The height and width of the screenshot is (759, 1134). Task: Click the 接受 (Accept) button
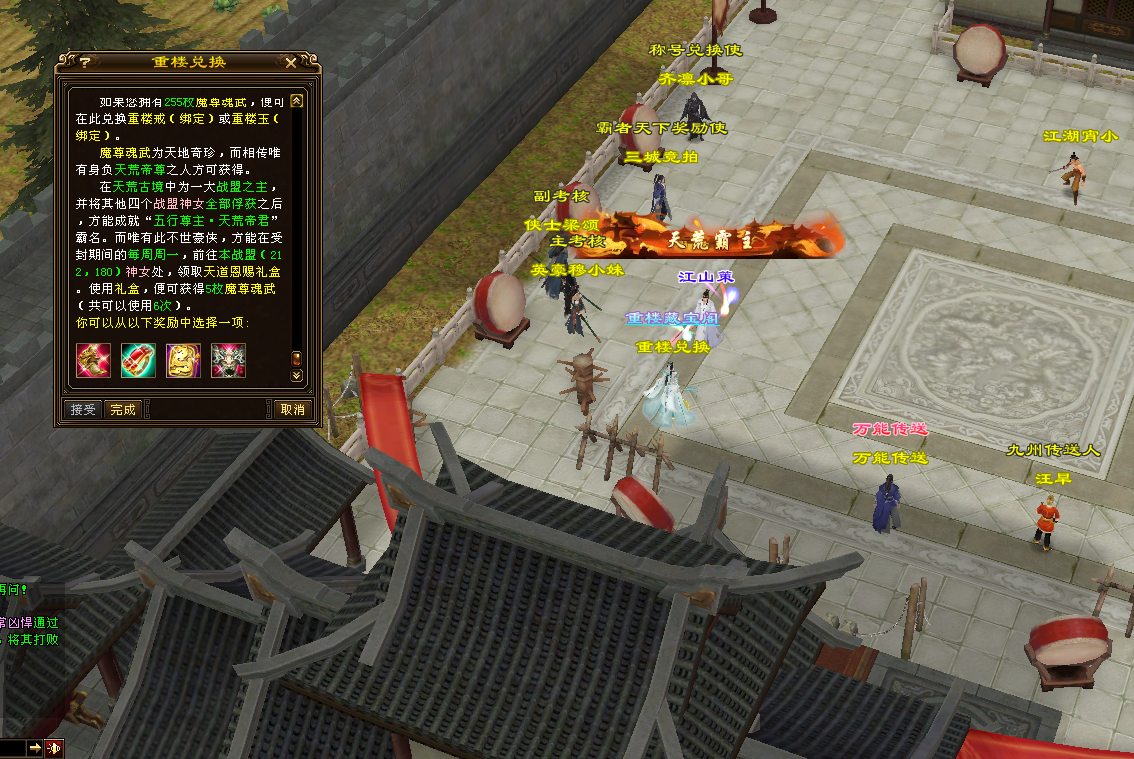(82, 409)
